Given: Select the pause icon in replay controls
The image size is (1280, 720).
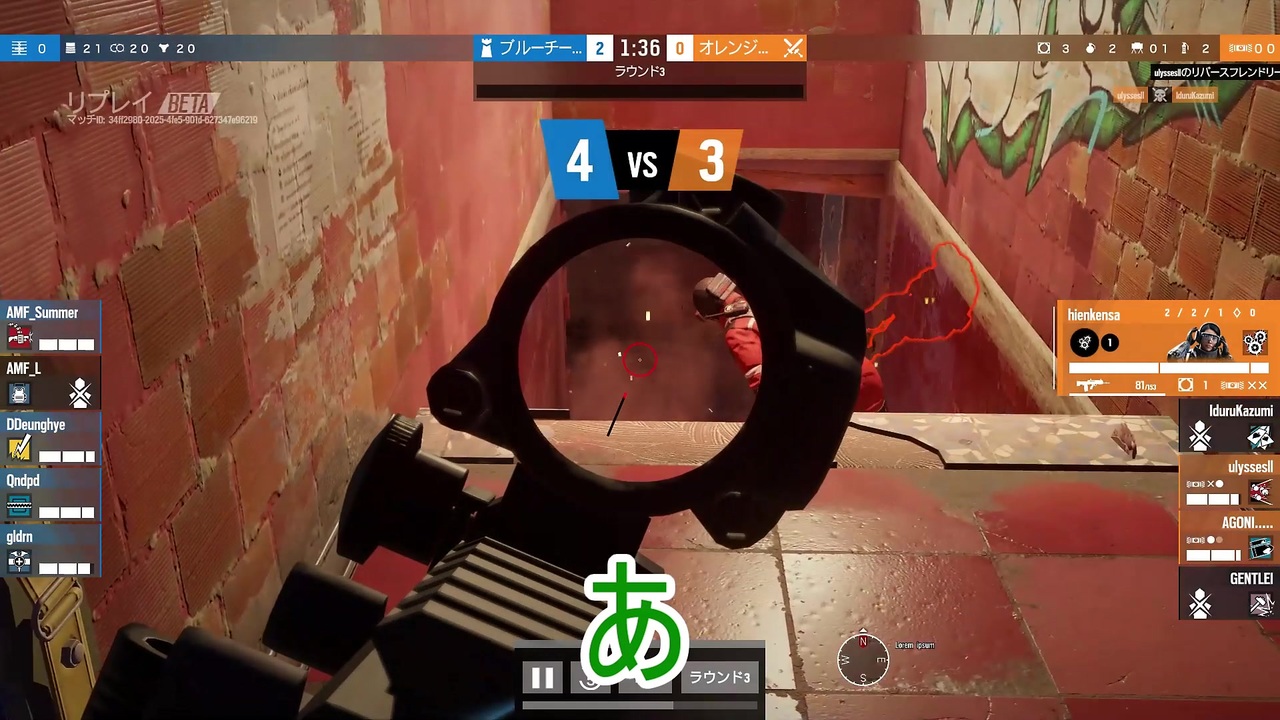Looking at the screenshot, I should pyautogui.click(x=543, y=677).
